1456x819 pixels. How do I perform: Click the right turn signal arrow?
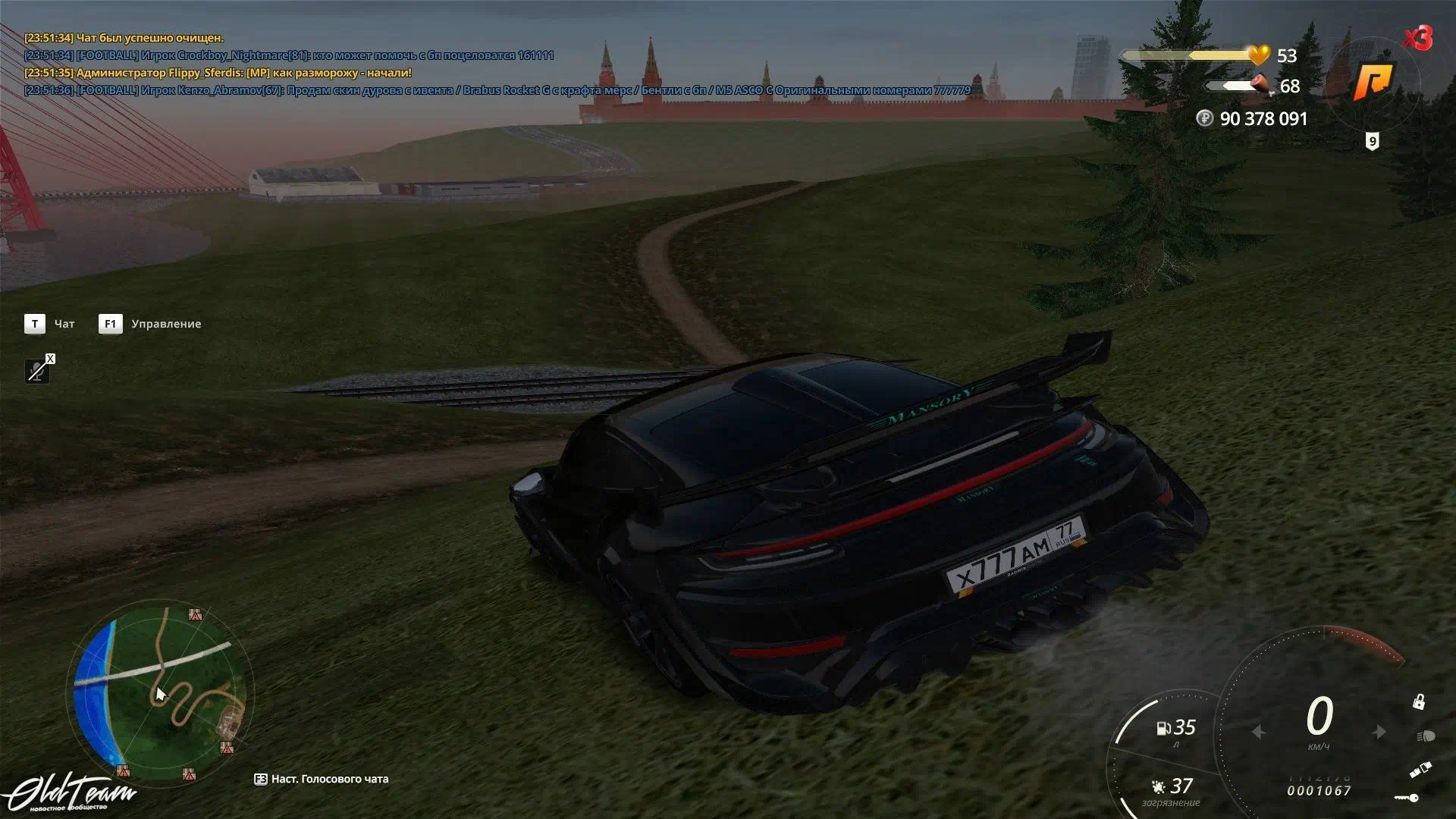point(1379,732)
